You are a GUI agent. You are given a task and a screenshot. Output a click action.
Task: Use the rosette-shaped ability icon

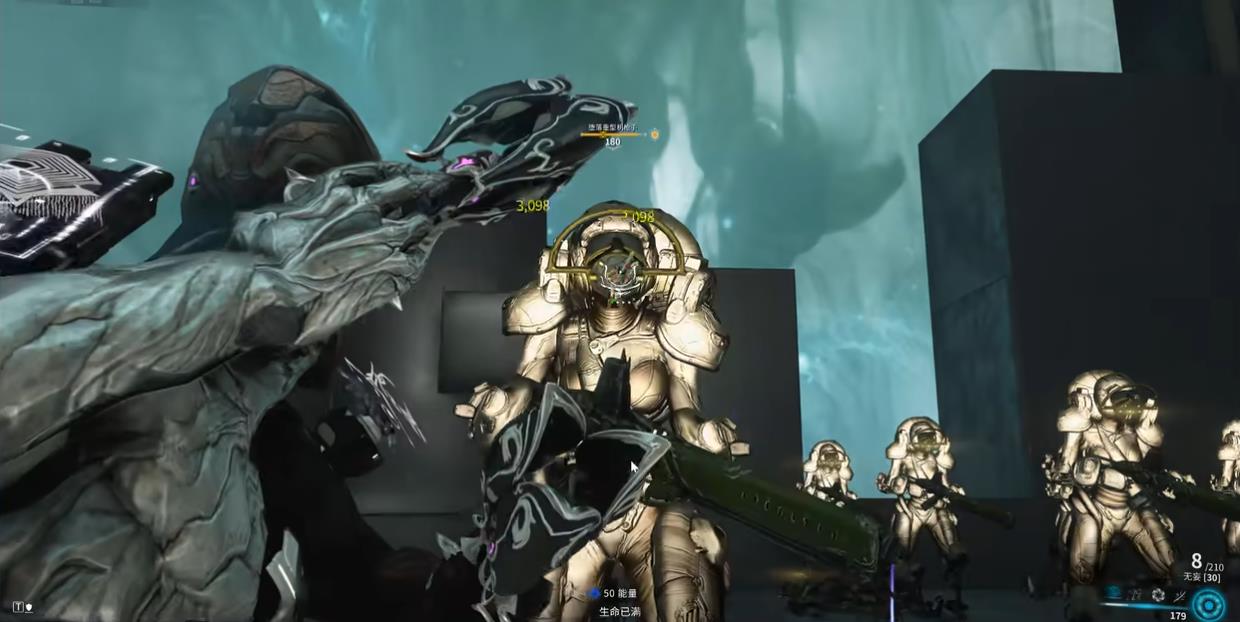click(1158, 595)
